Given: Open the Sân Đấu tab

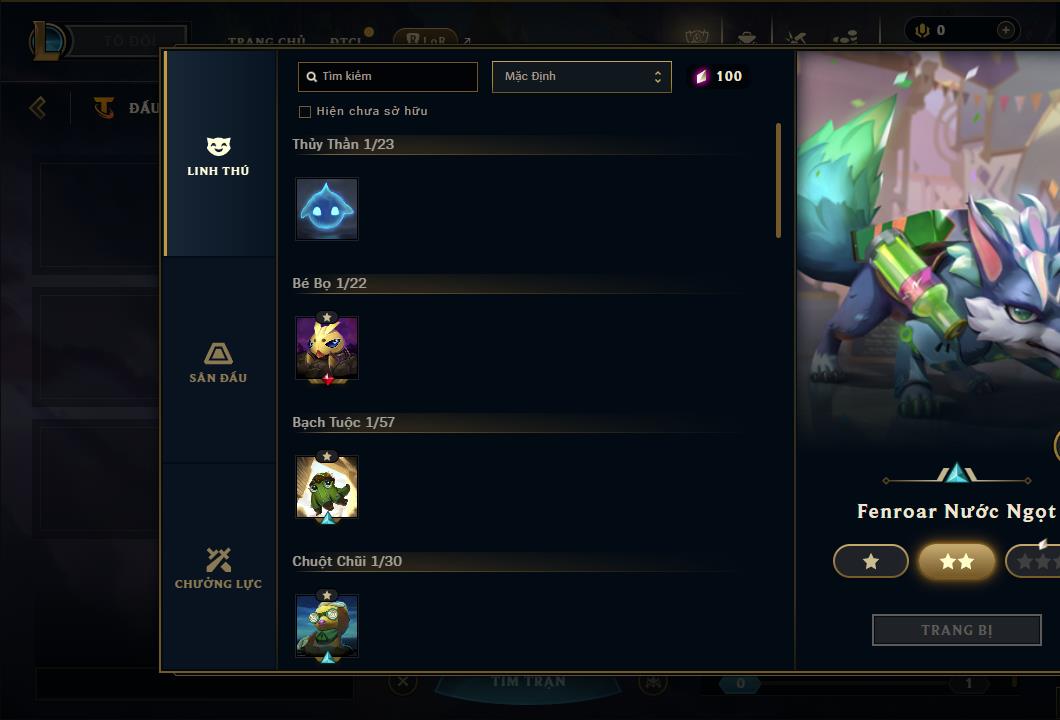Looking at the screenshot, I should click(x=218, y=362).
